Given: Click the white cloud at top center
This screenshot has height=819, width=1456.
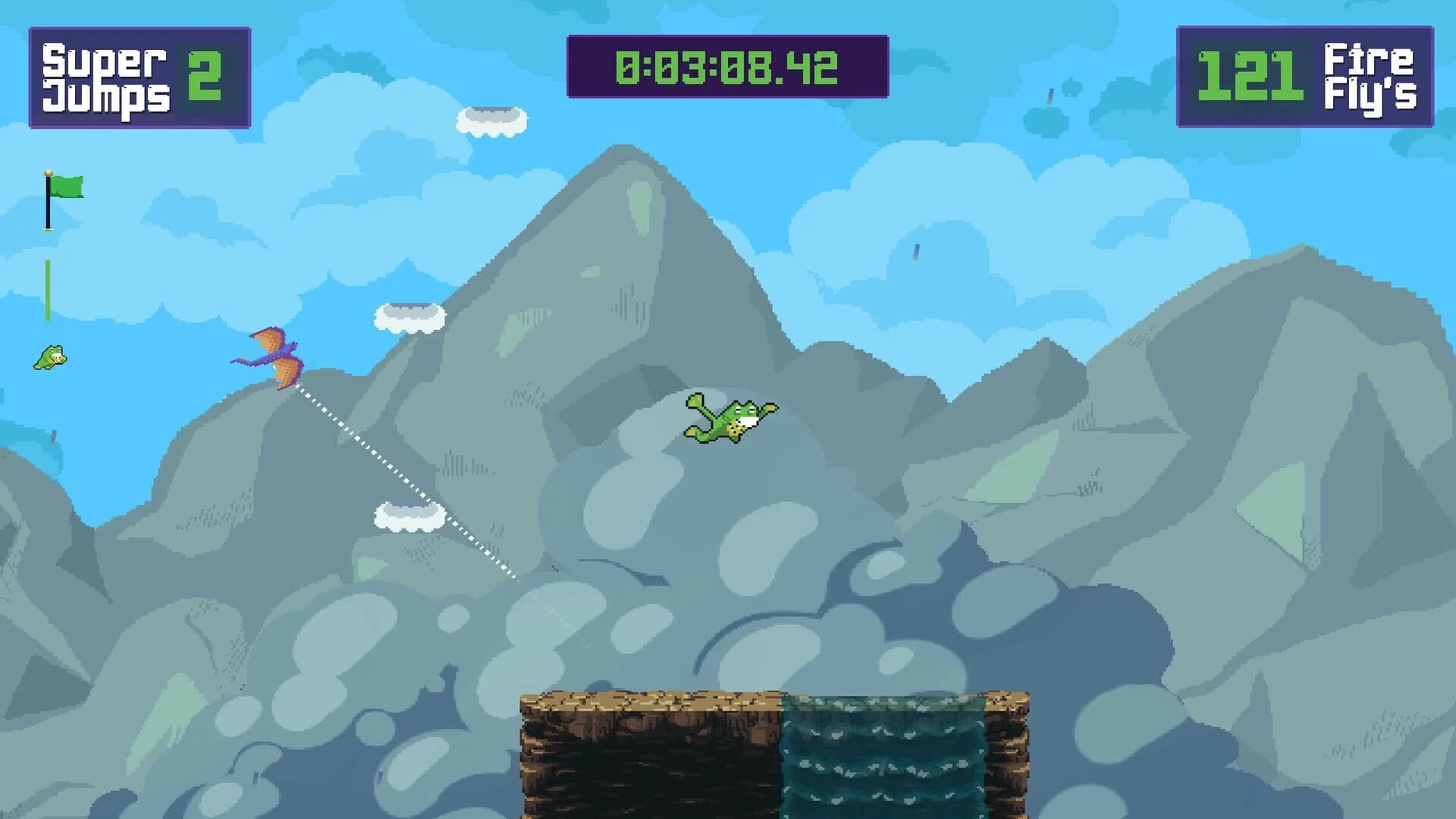Looking at the screenshot, I should [493, 121].
